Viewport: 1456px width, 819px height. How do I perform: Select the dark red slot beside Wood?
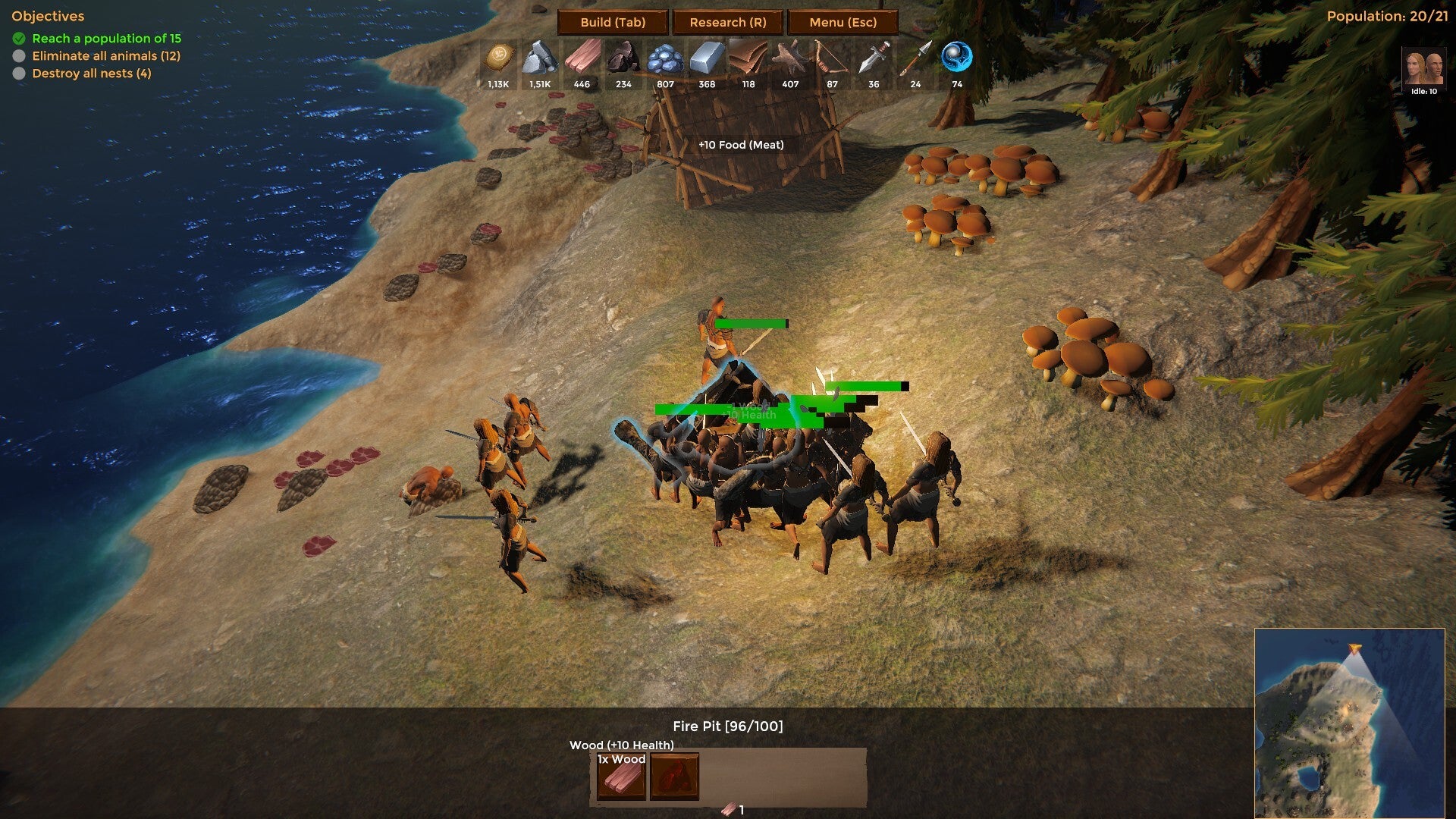(674, 776)
